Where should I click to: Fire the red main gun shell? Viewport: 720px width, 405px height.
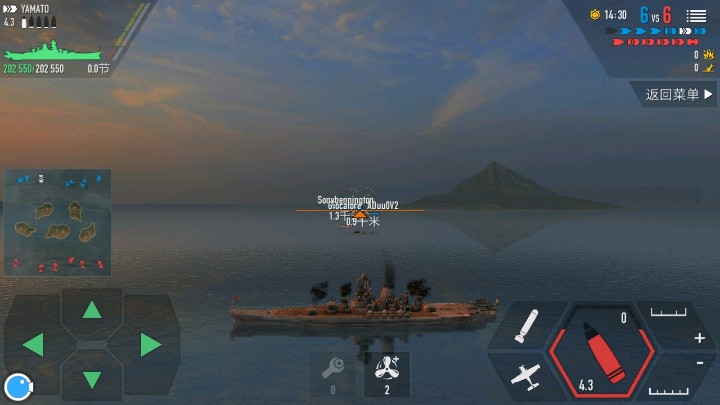[x=600, y=351]
